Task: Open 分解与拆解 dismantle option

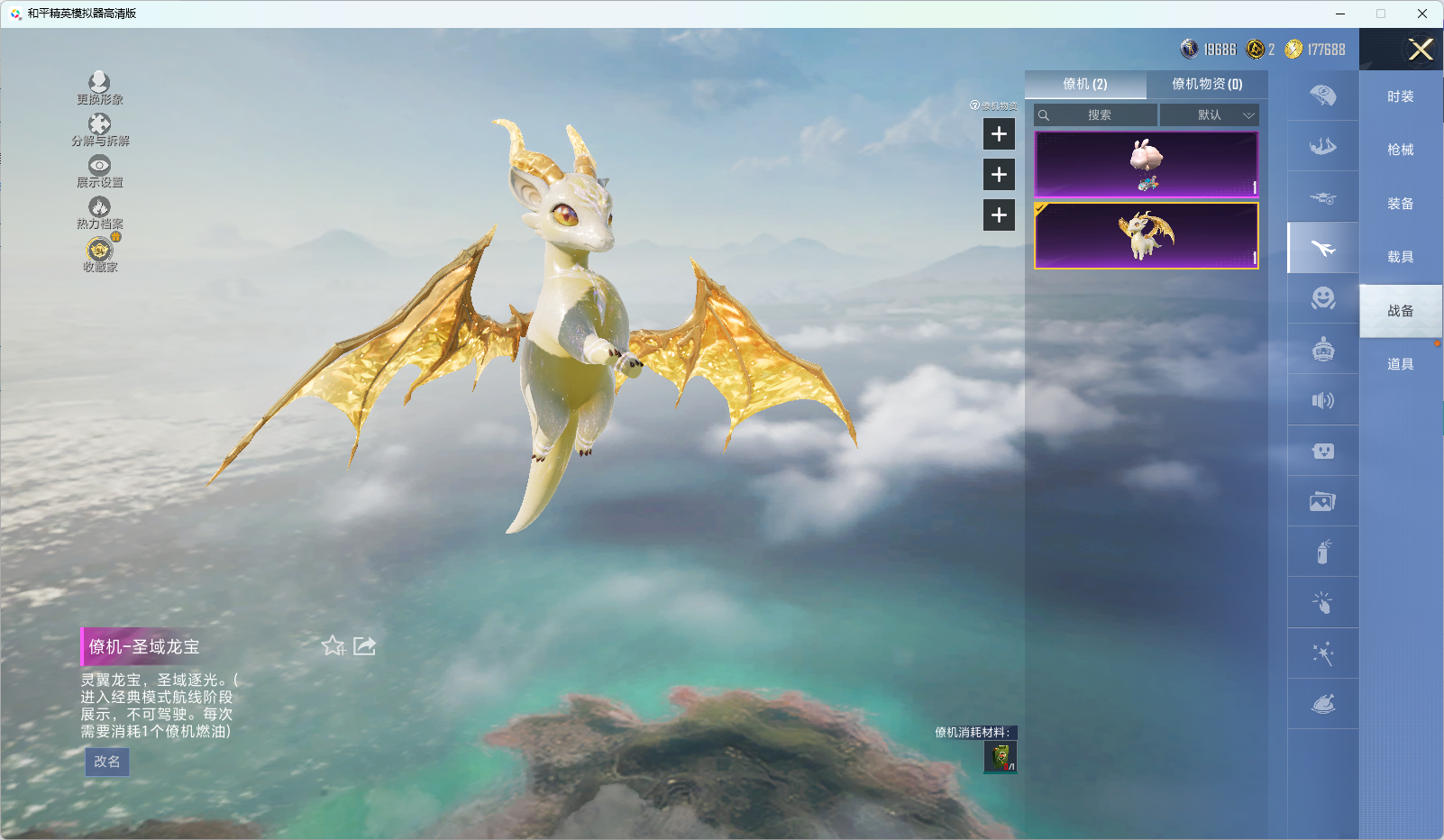Action: click(x=99, y=130)
